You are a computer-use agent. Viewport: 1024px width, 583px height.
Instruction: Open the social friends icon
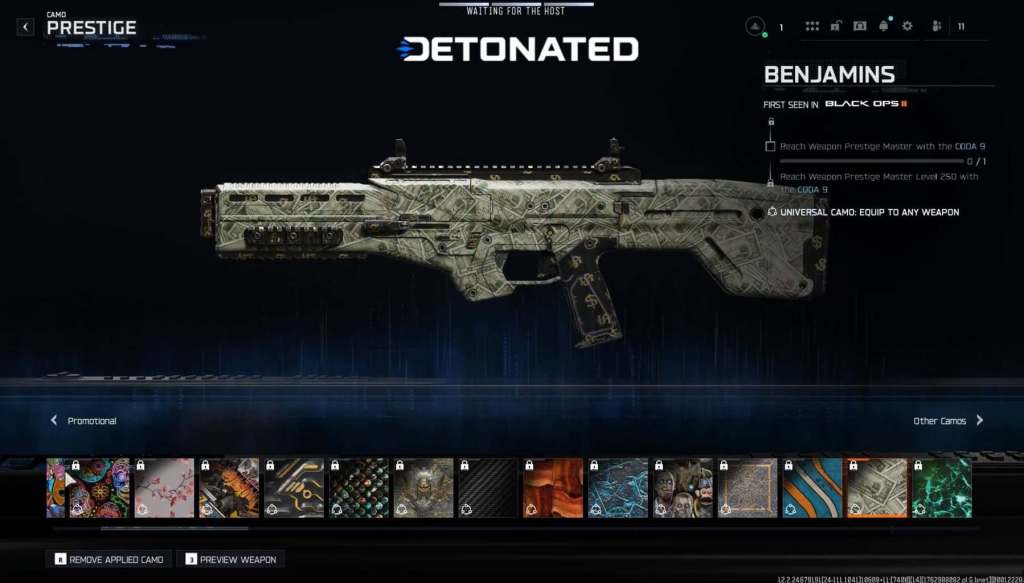click(937, 27)
